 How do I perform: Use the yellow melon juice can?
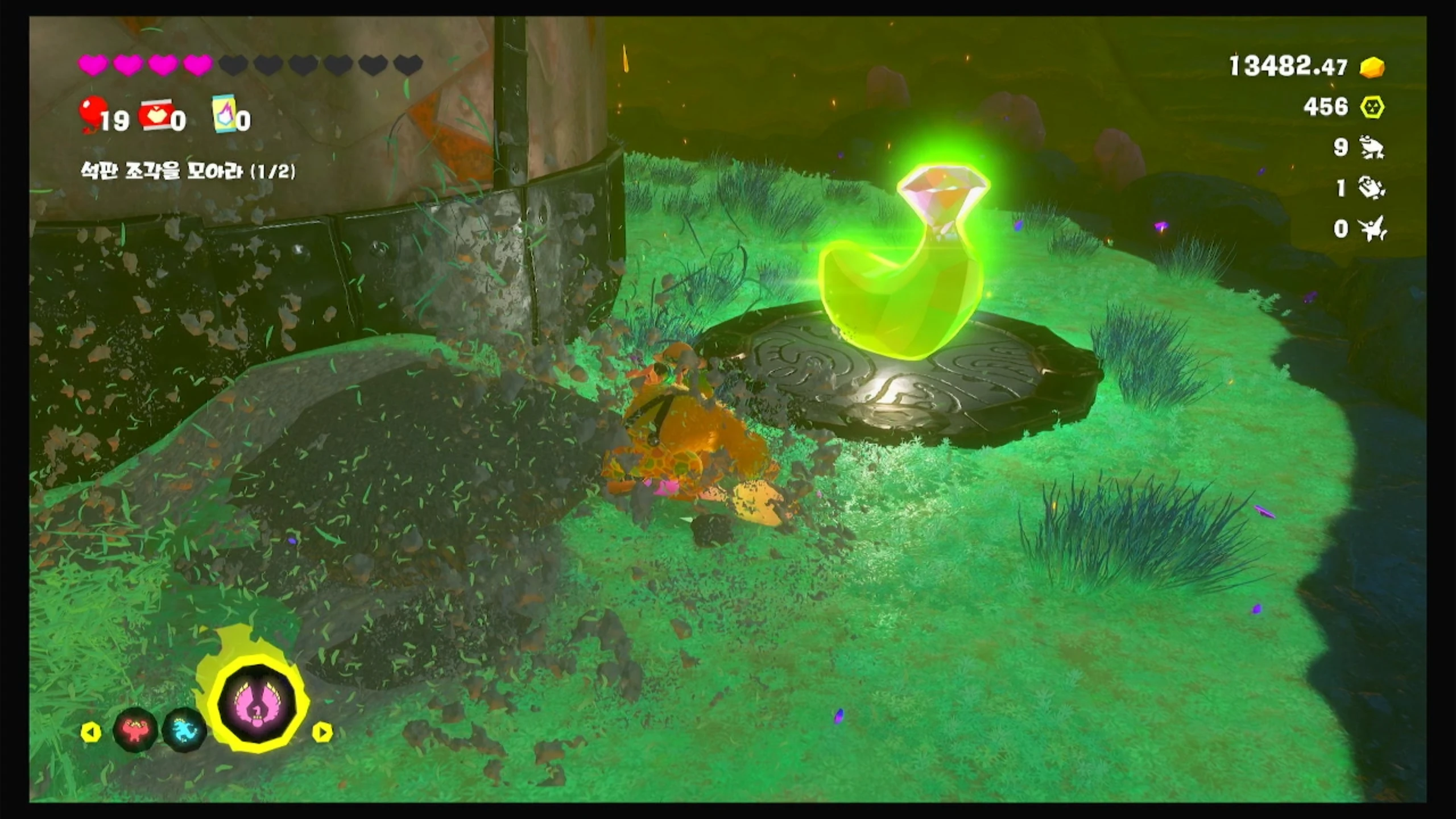point(224,114)
